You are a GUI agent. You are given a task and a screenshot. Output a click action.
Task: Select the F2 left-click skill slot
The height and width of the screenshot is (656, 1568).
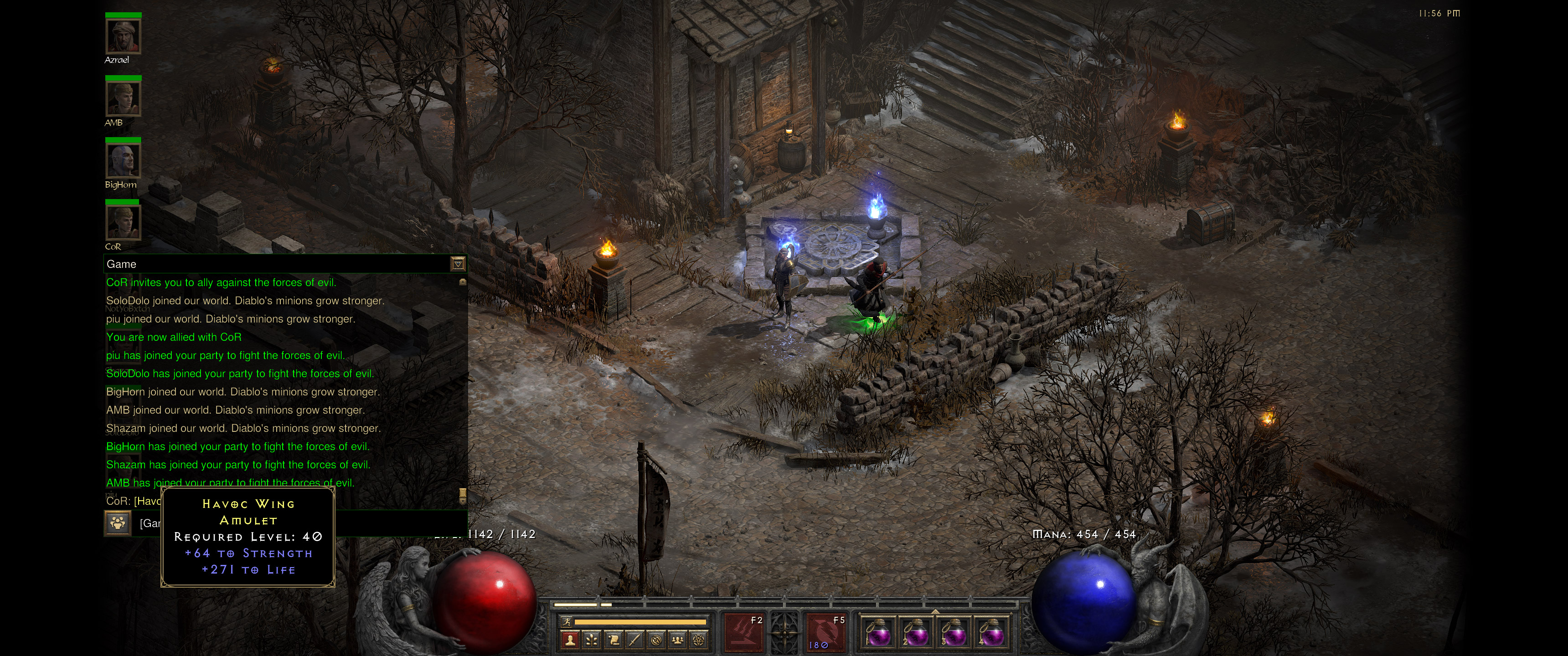(x=744, y=633)
